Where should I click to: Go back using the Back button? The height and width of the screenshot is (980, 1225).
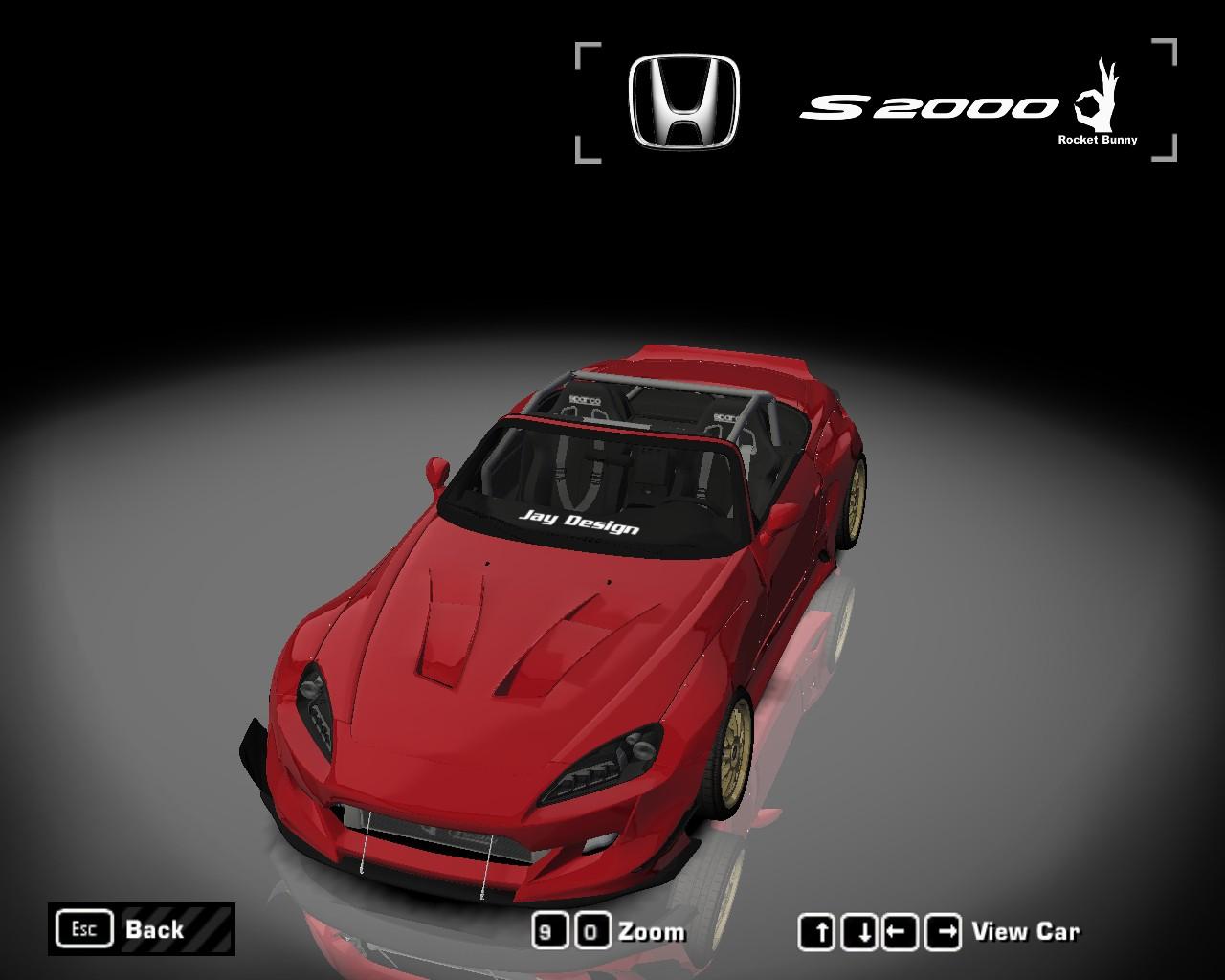(x=141, y=929)
